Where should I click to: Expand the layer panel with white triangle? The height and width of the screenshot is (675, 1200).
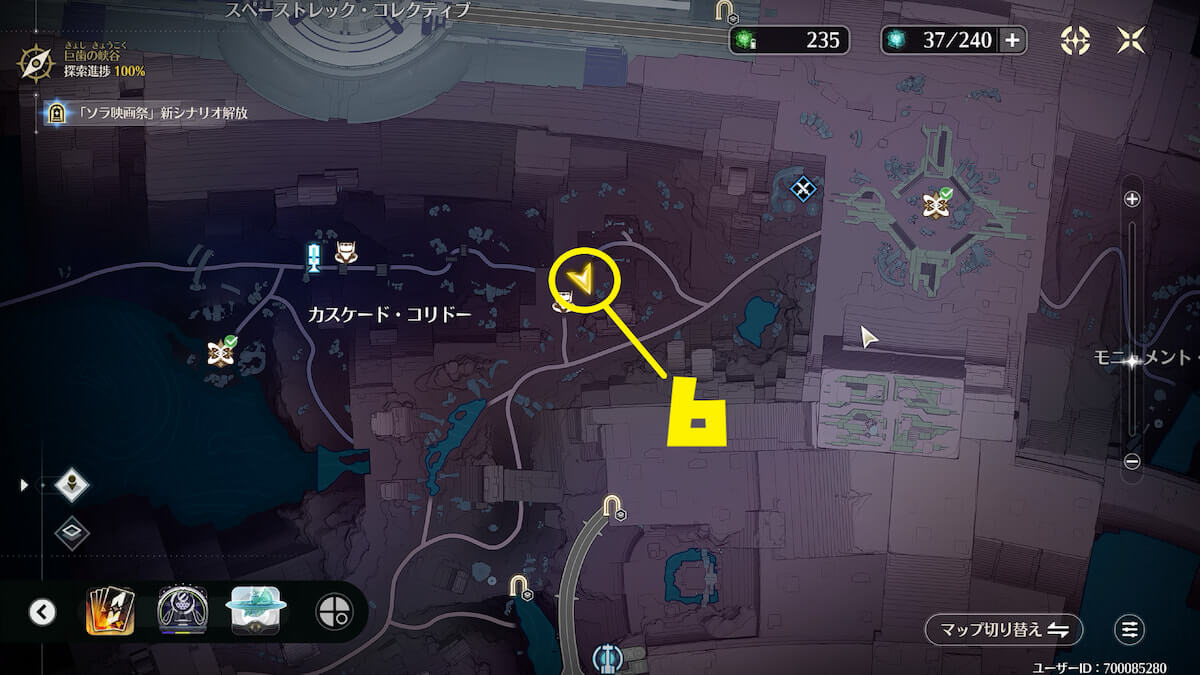(24, 485)
